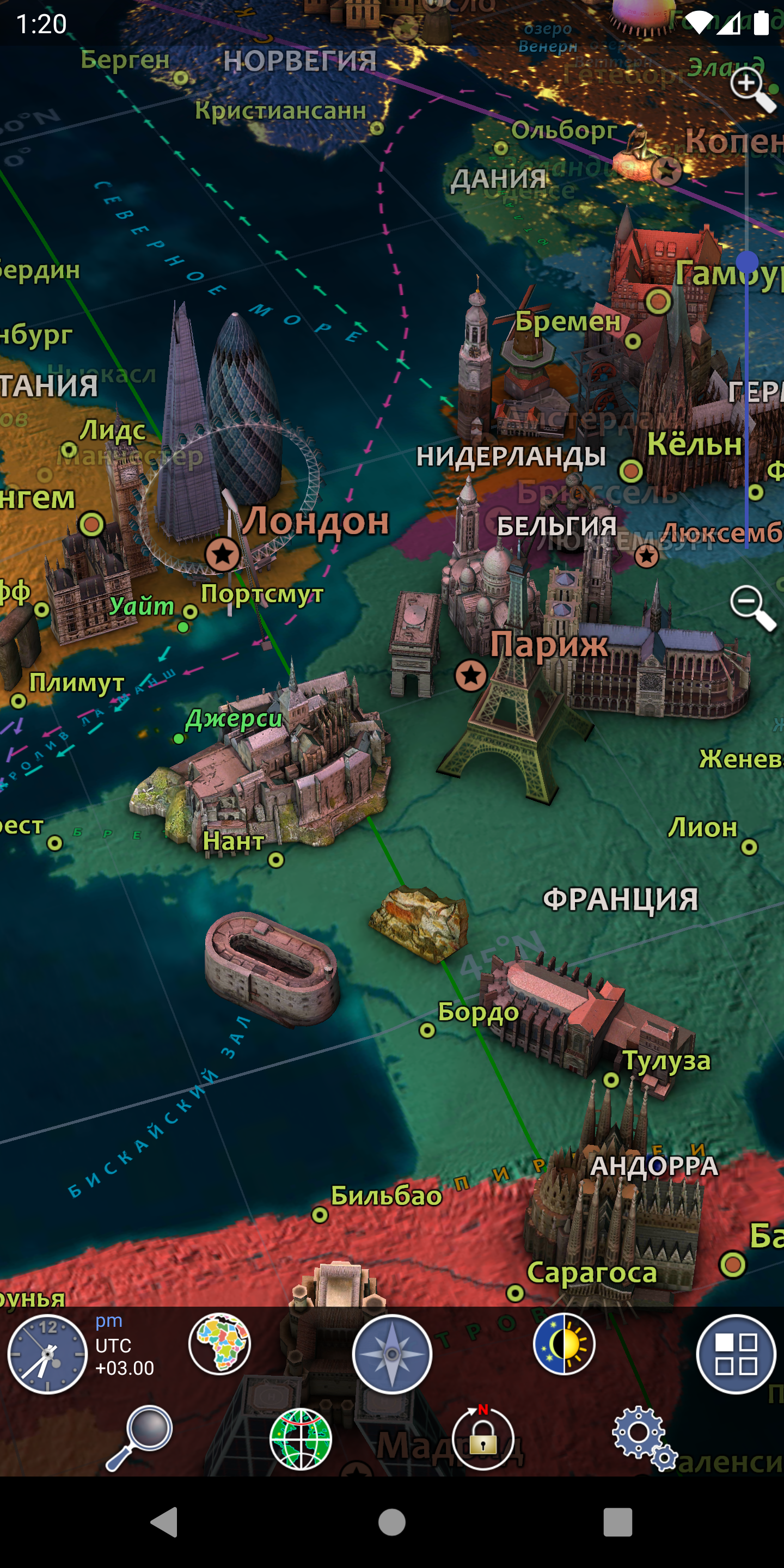Tap the colorful Africa map icon
This screenshot has height=1568, width=784.
(x=220, y=1343)
